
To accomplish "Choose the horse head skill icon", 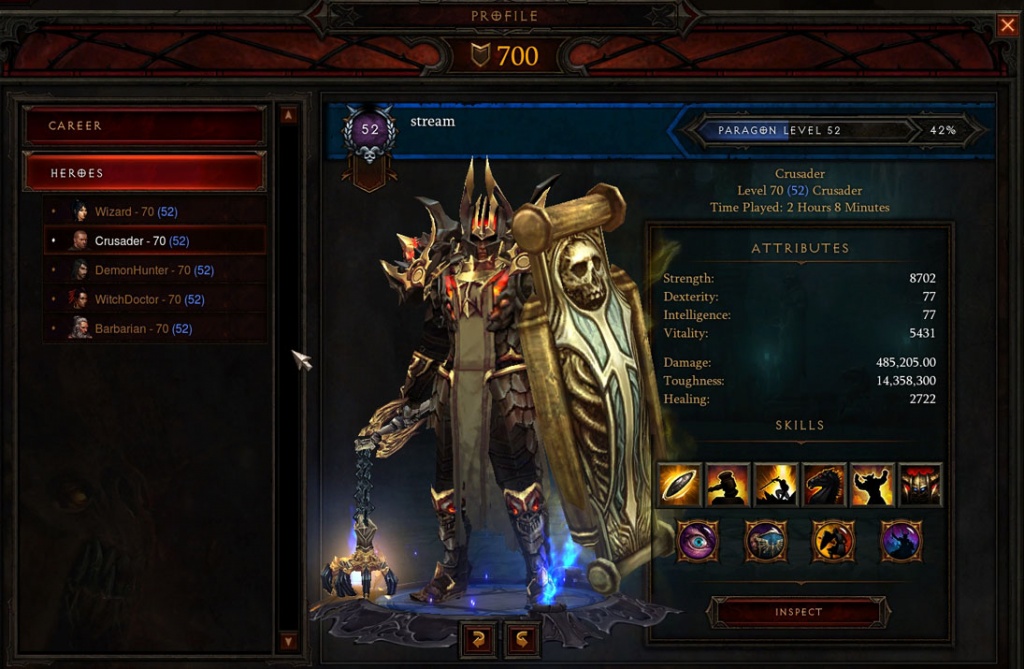I will click(x=823, y=485).
